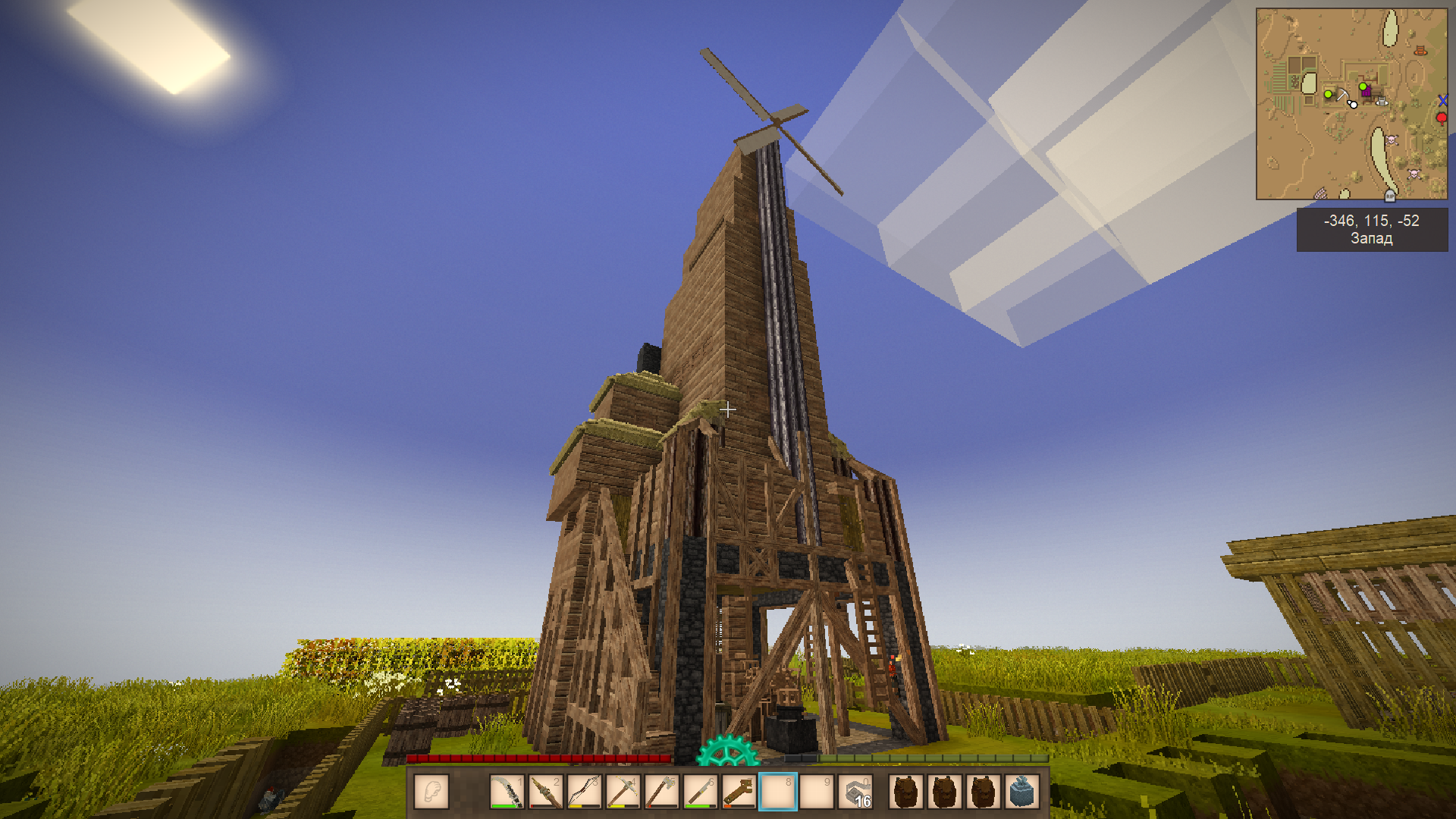Select the bow in the hotbar

point(584,792)
